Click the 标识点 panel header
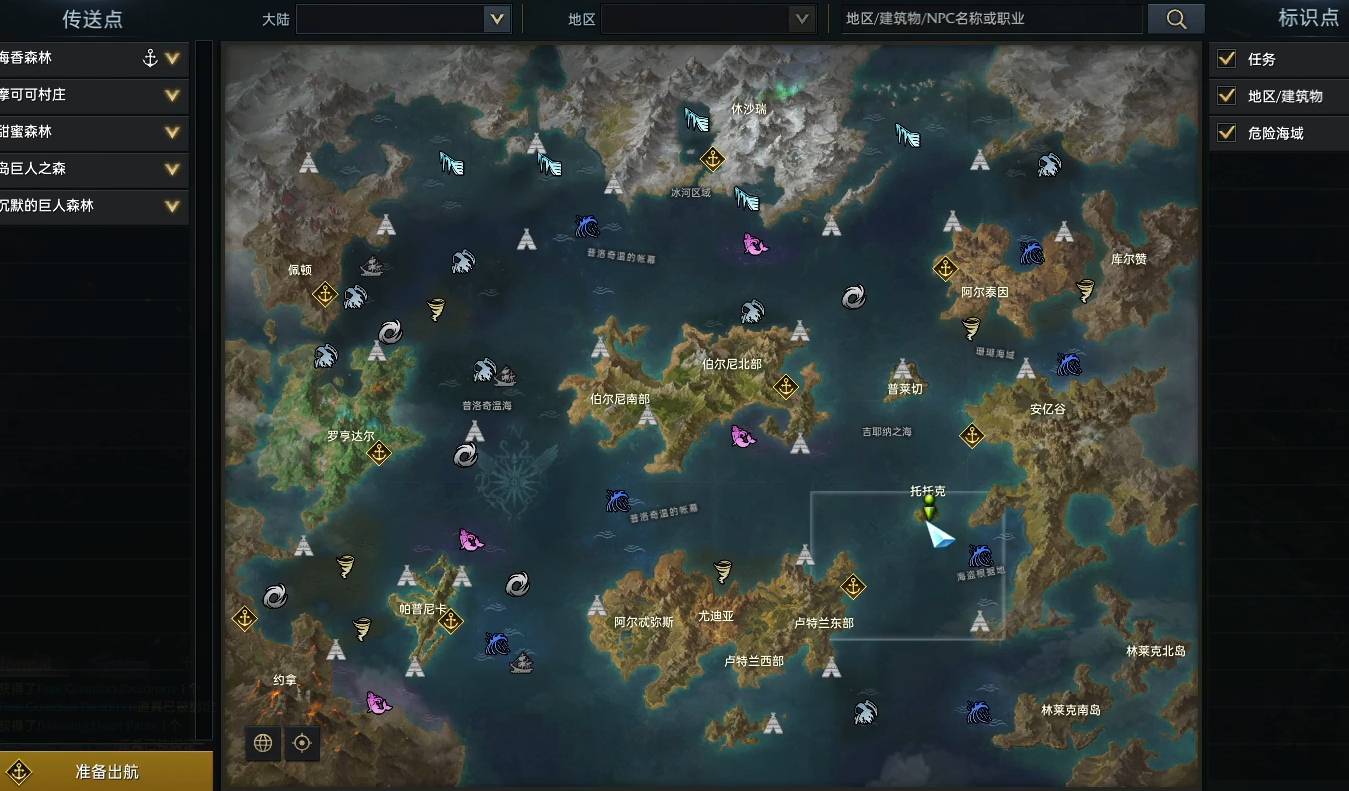Image resolution: width=1349 pixels, height=791 pixels. [x=1308, y=17]
